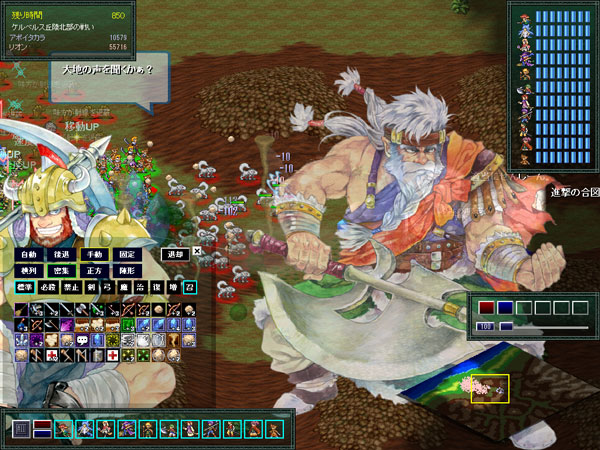Use the red cross healing skill icon
The height and width of the screenshot is (450, 600).
coord(113,355)
